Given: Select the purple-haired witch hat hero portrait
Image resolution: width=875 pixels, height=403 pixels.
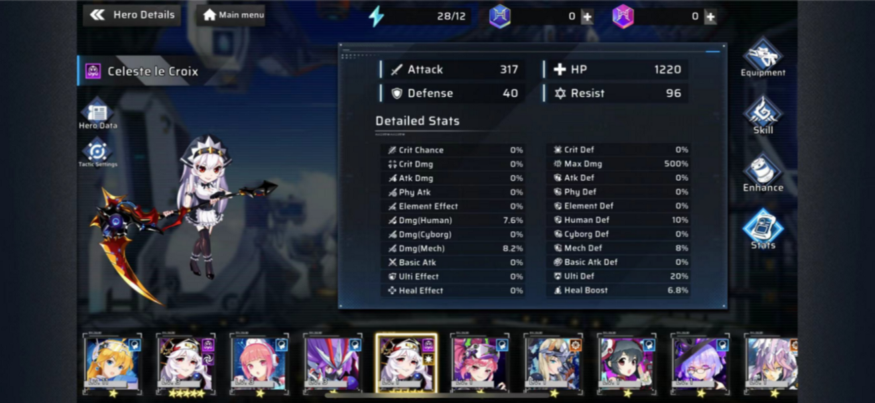Looking at the screenshot, I should coord(700,362).
